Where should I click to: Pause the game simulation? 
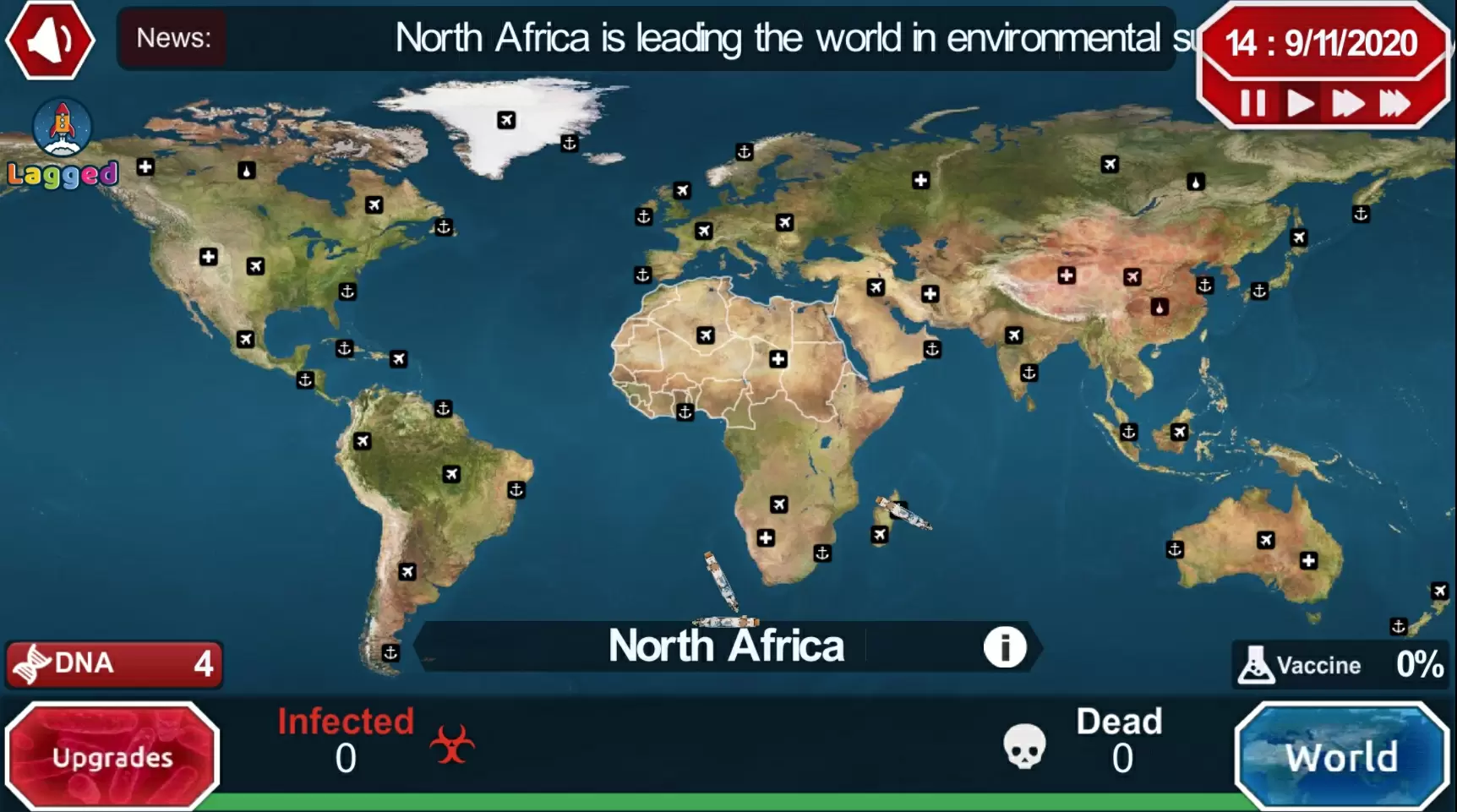[x=1252, y=103]
